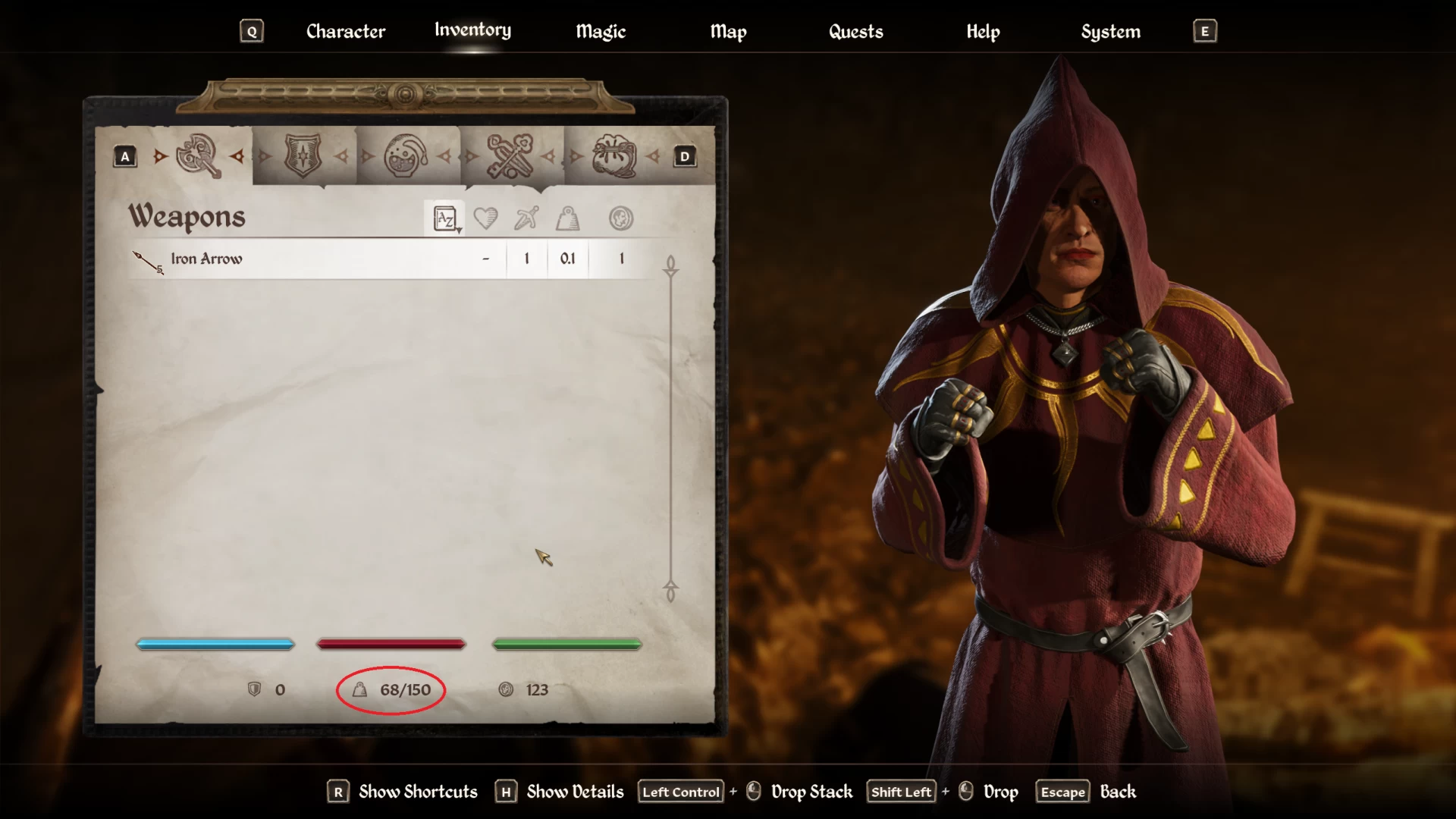The image size is (1456, 819).
Task: Open the Help tab
Action: pos(983,32)
